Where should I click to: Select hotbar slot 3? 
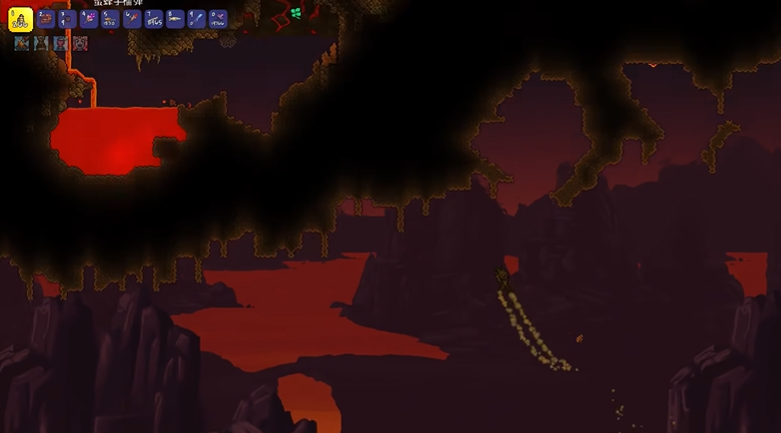click(67, 19)
